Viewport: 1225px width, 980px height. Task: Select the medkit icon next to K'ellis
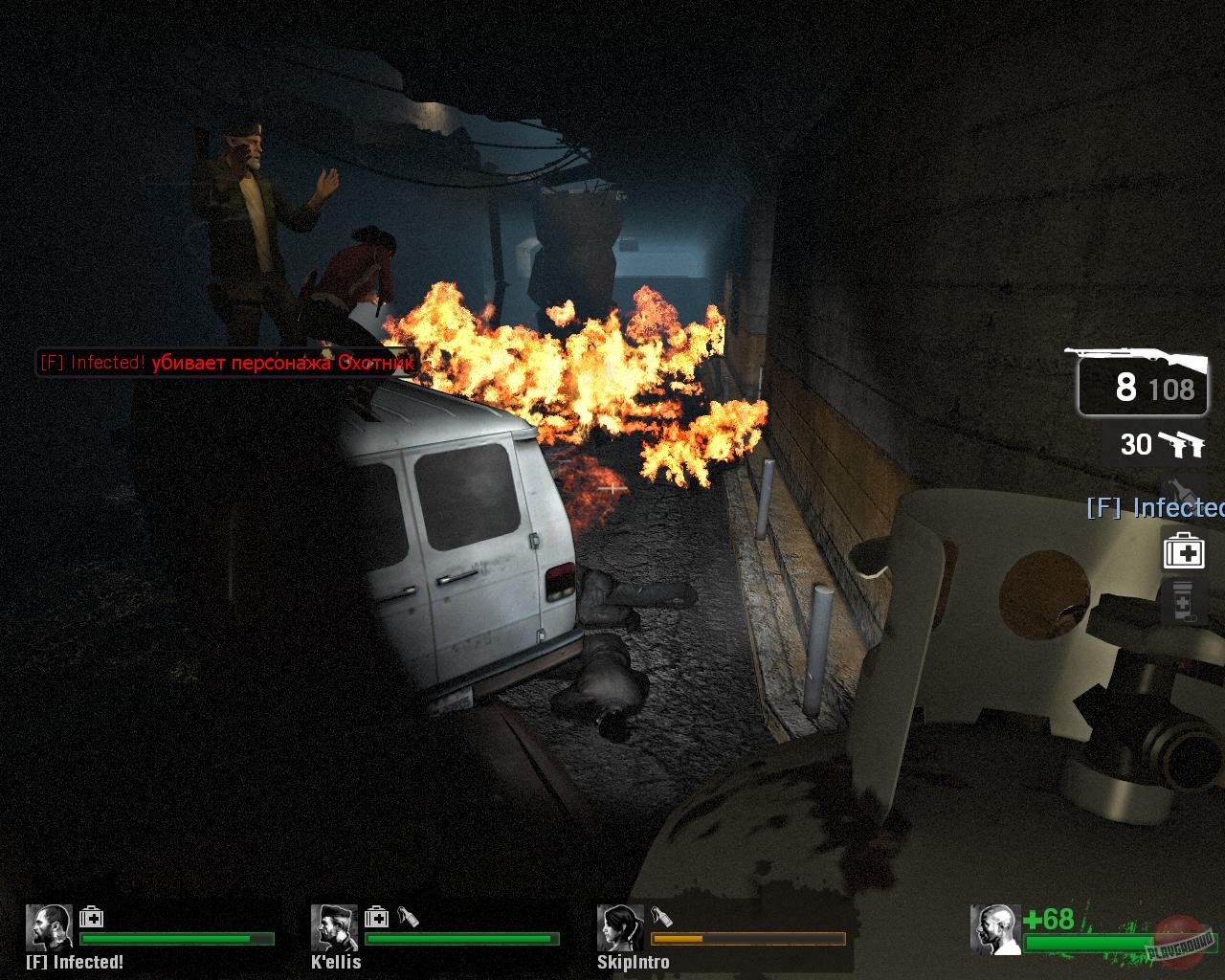(x=377, y=916)
